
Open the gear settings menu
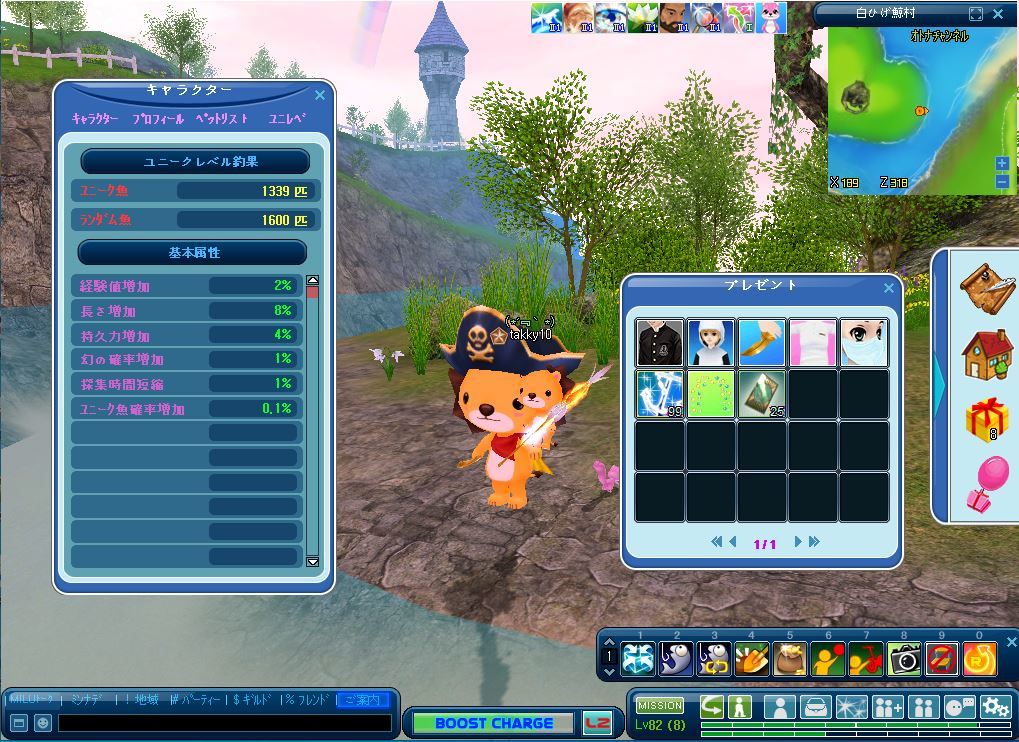(x=994, y=707)
